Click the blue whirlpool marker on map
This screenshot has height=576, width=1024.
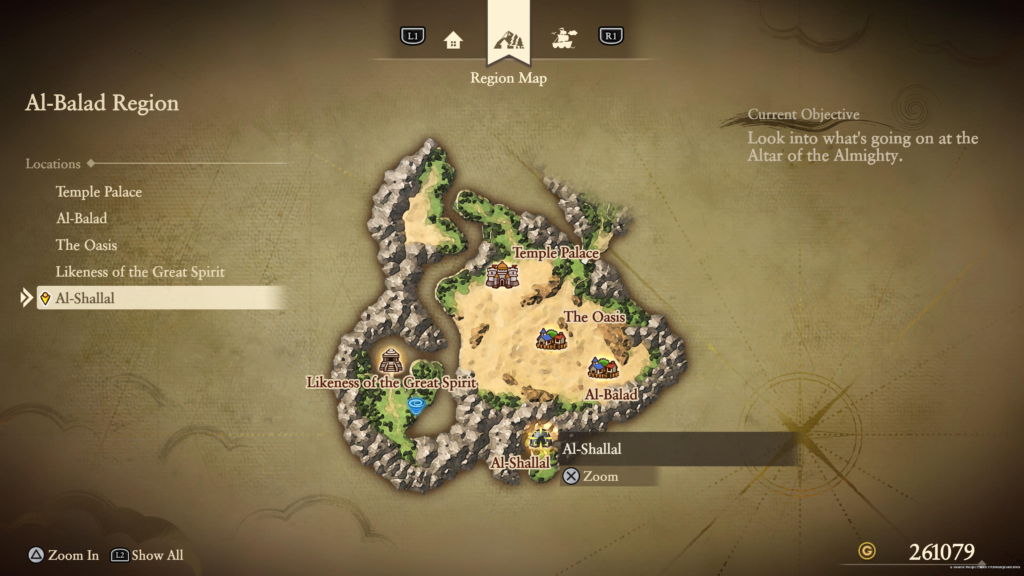416,405
